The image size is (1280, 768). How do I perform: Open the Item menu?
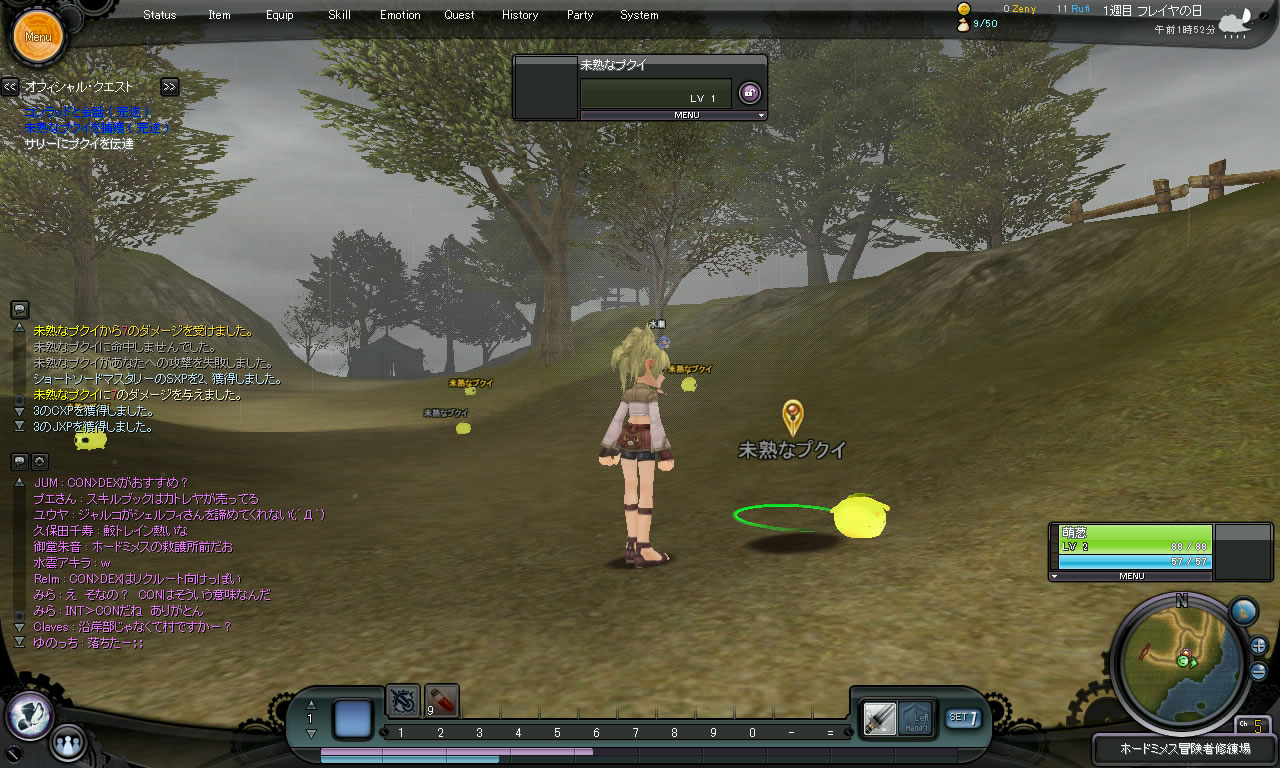click(x=219, y=15)
